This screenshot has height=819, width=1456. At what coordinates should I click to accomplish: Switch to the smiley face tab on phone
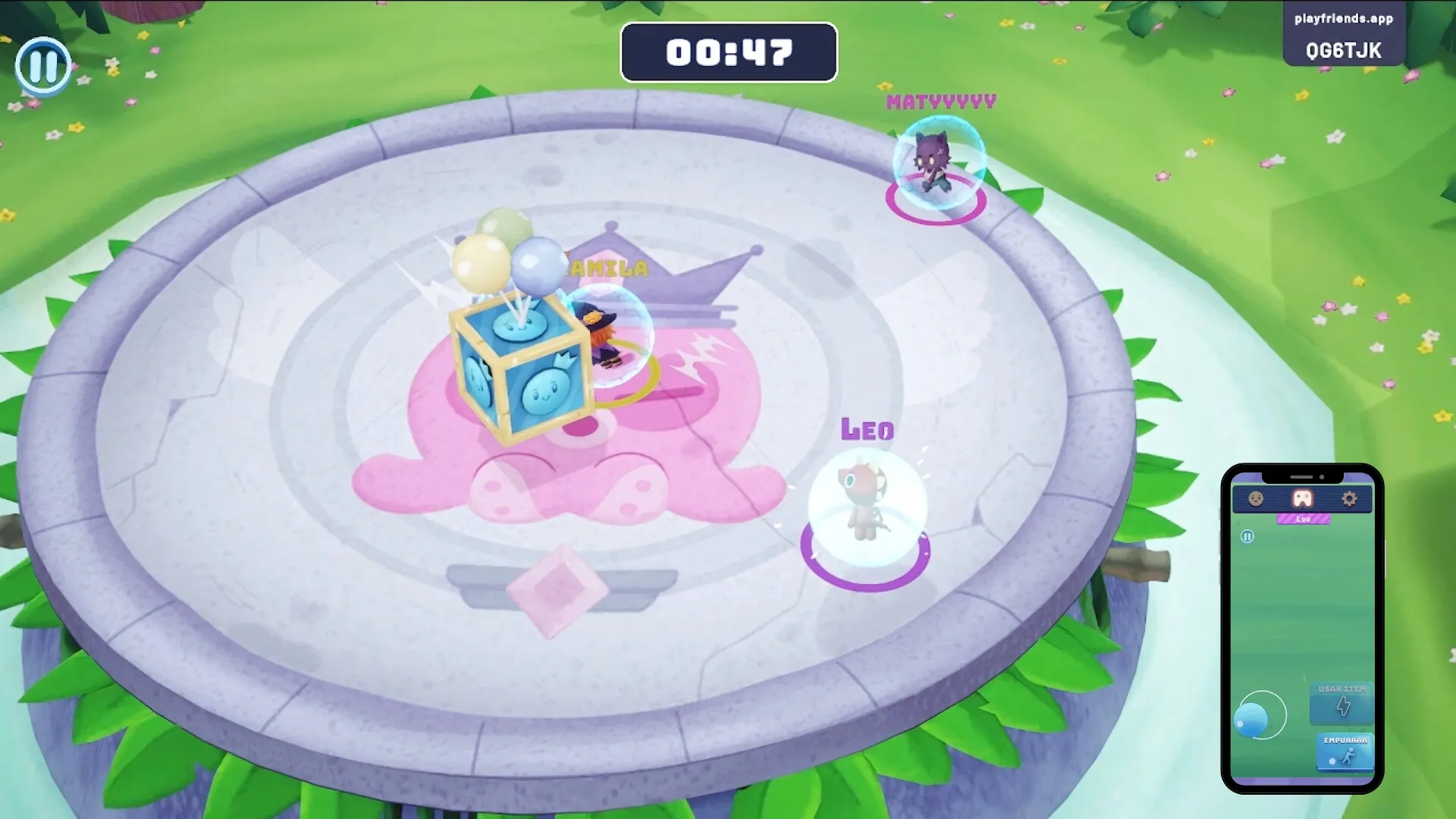pyautogui.click(x=1256, y=499)
